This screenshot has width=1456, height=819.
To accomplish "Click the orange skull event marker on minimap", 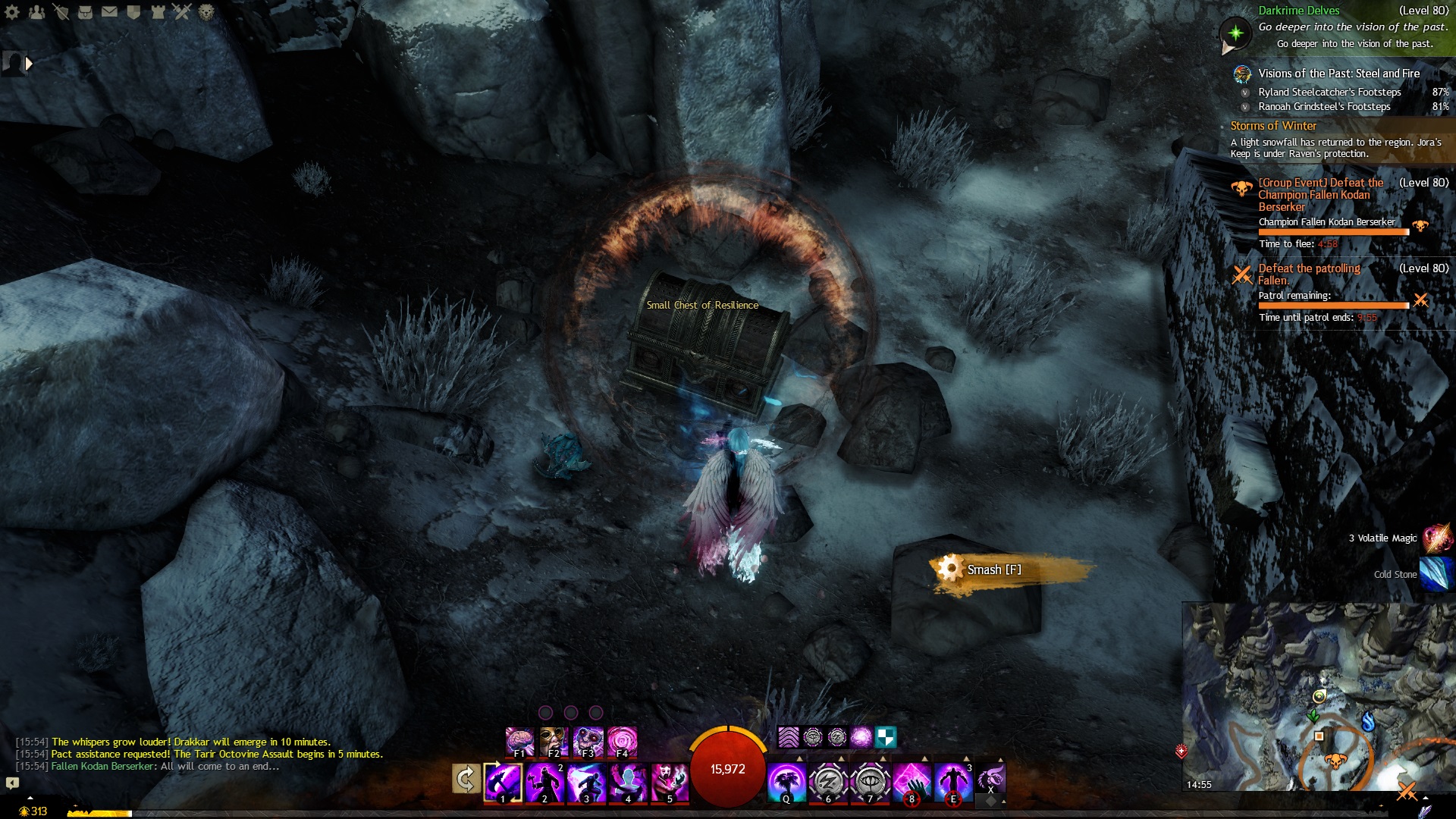I will point(1335,761).
